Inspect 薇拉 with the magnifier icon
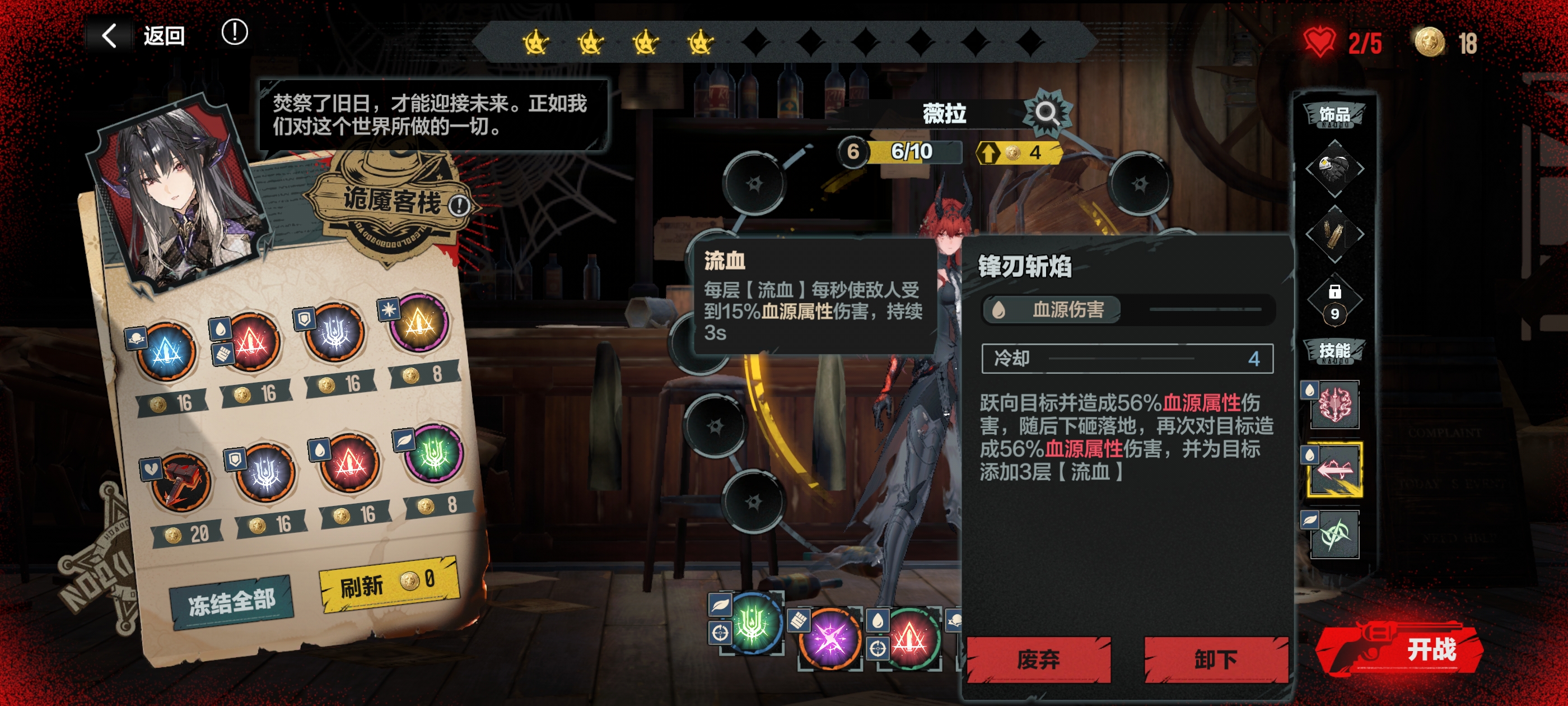The height and width of the screenshot is (706, 1568). coord(1046,113)
